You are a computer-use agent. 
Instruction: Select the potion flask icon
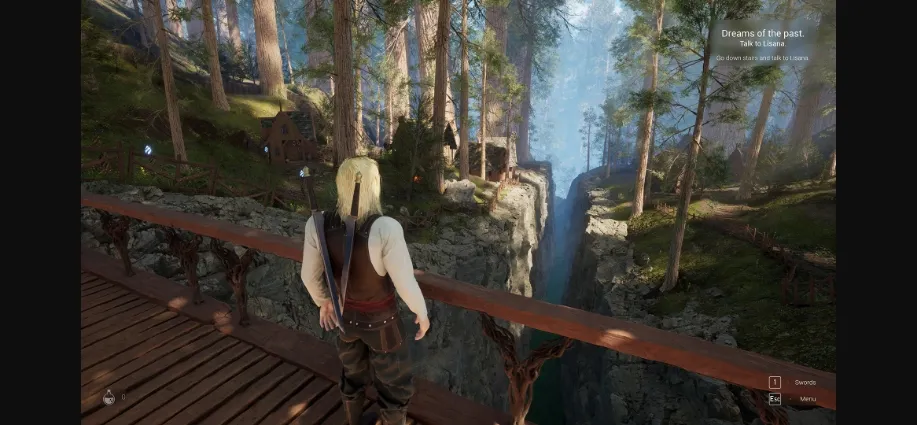pos(109,397)
